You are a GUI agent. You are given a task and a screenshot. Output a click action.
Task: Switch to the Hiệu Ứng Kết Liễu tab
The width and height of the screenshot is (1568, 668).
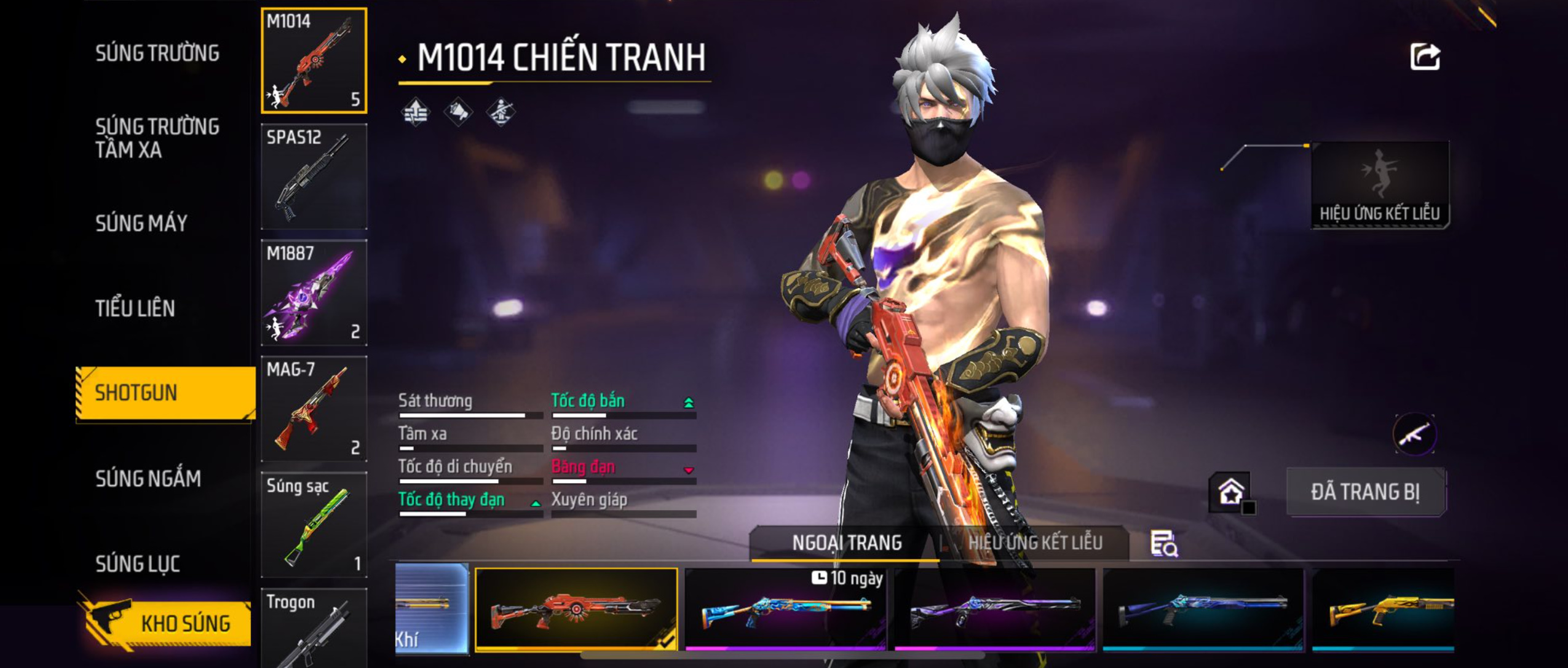click(x=1035, y=543)
